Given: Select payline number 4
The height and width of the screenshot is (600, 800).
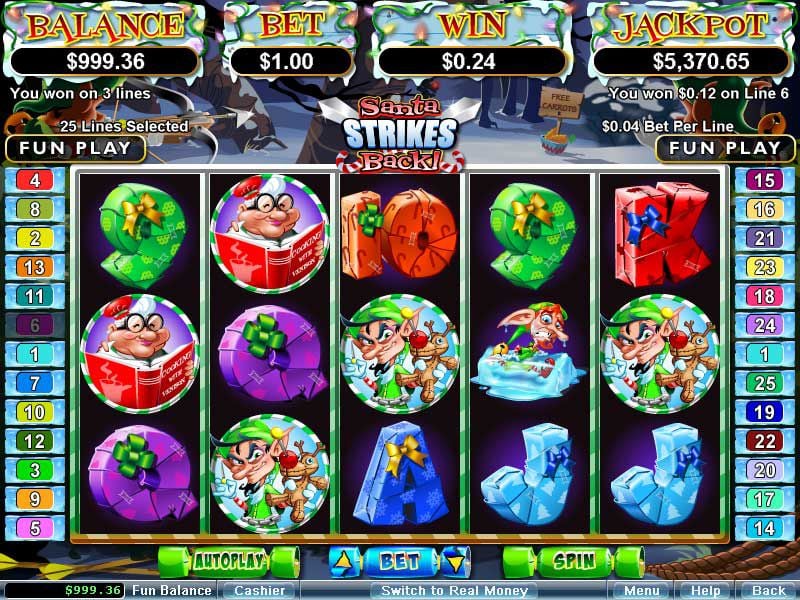Looking at the screenshot, I should coord(35,181).
